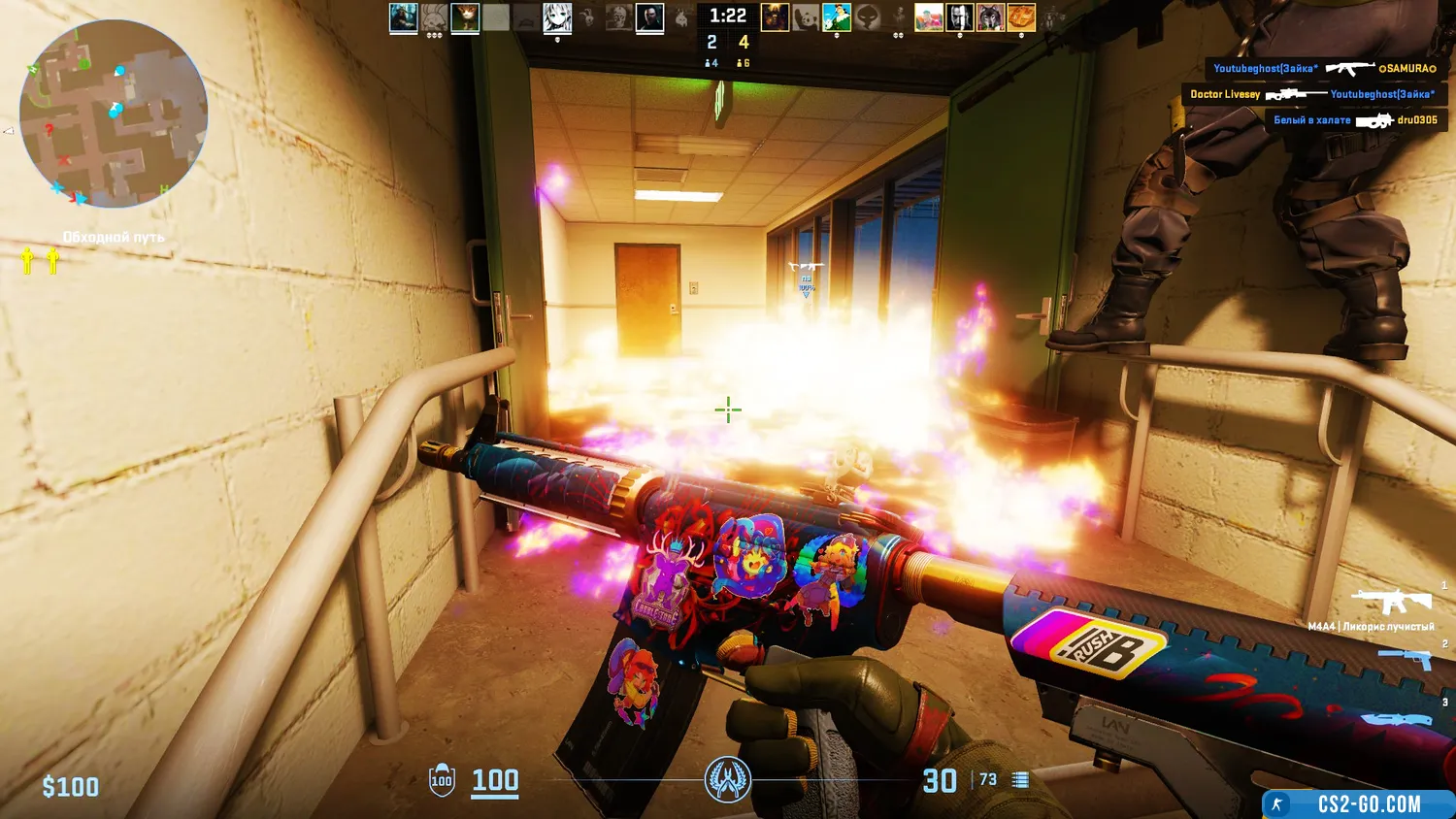
Task: Click the orange cat player avatar
Action: (465, 17)
